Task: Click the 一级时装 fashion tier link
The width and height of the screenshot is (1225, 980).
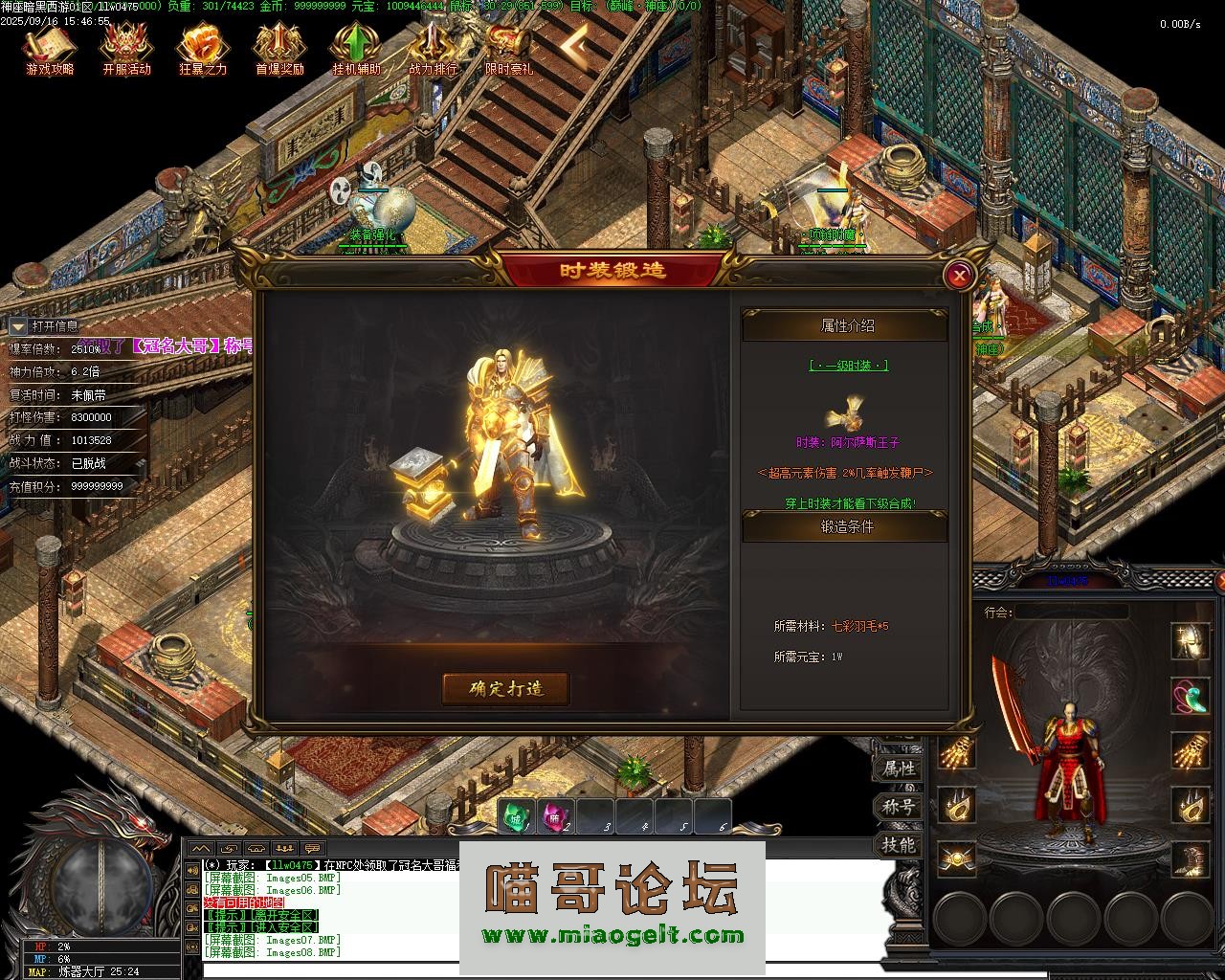Action: coord(848,365)
